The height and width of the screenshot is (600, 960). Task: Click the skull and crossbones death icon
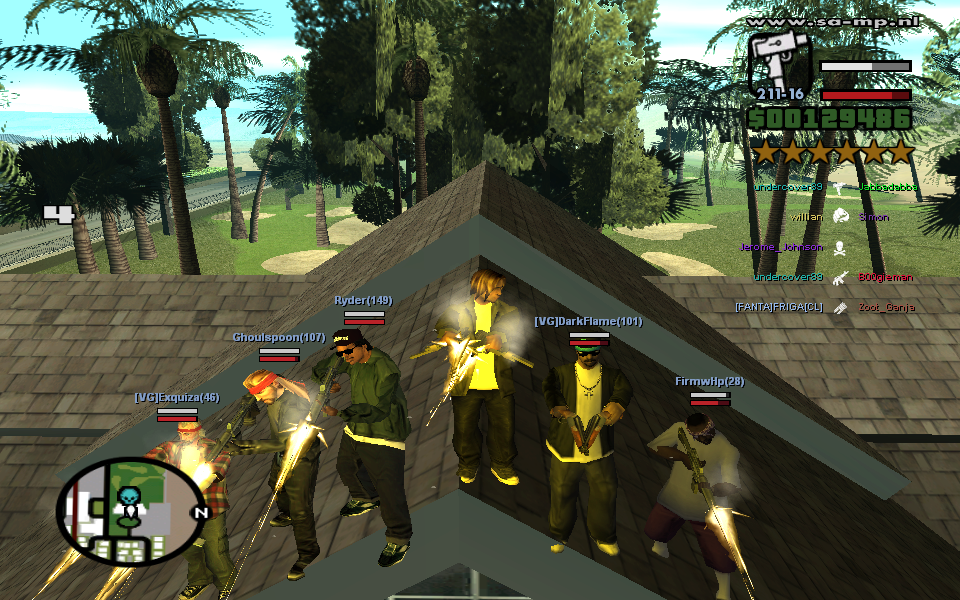pos(840,247)
